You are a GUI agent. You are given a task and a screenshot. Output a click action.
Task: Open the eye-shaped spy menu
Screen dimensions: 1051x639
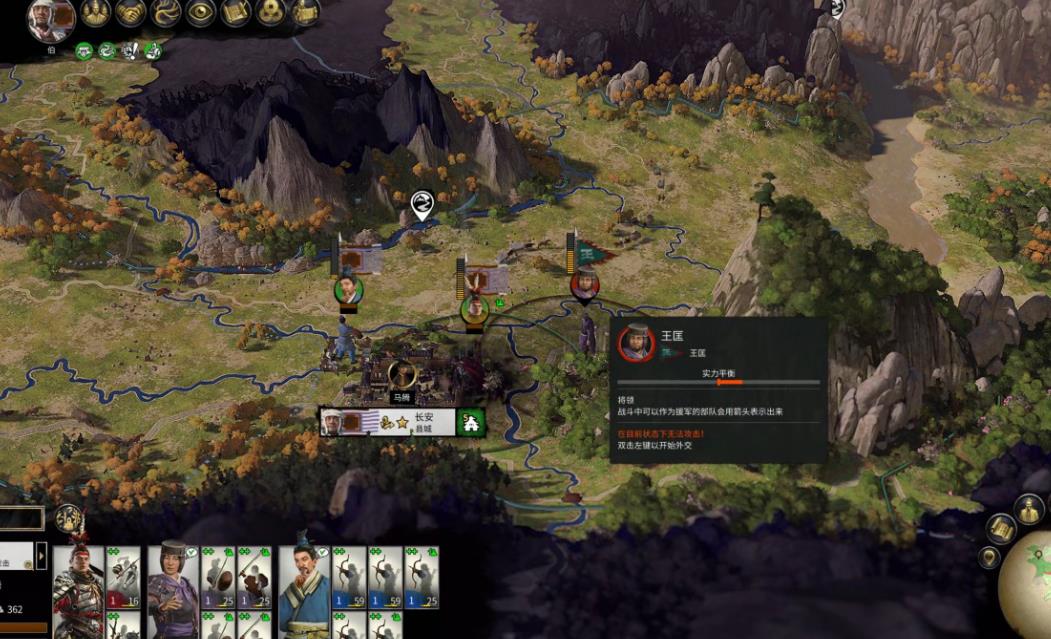tap(200, 12)
